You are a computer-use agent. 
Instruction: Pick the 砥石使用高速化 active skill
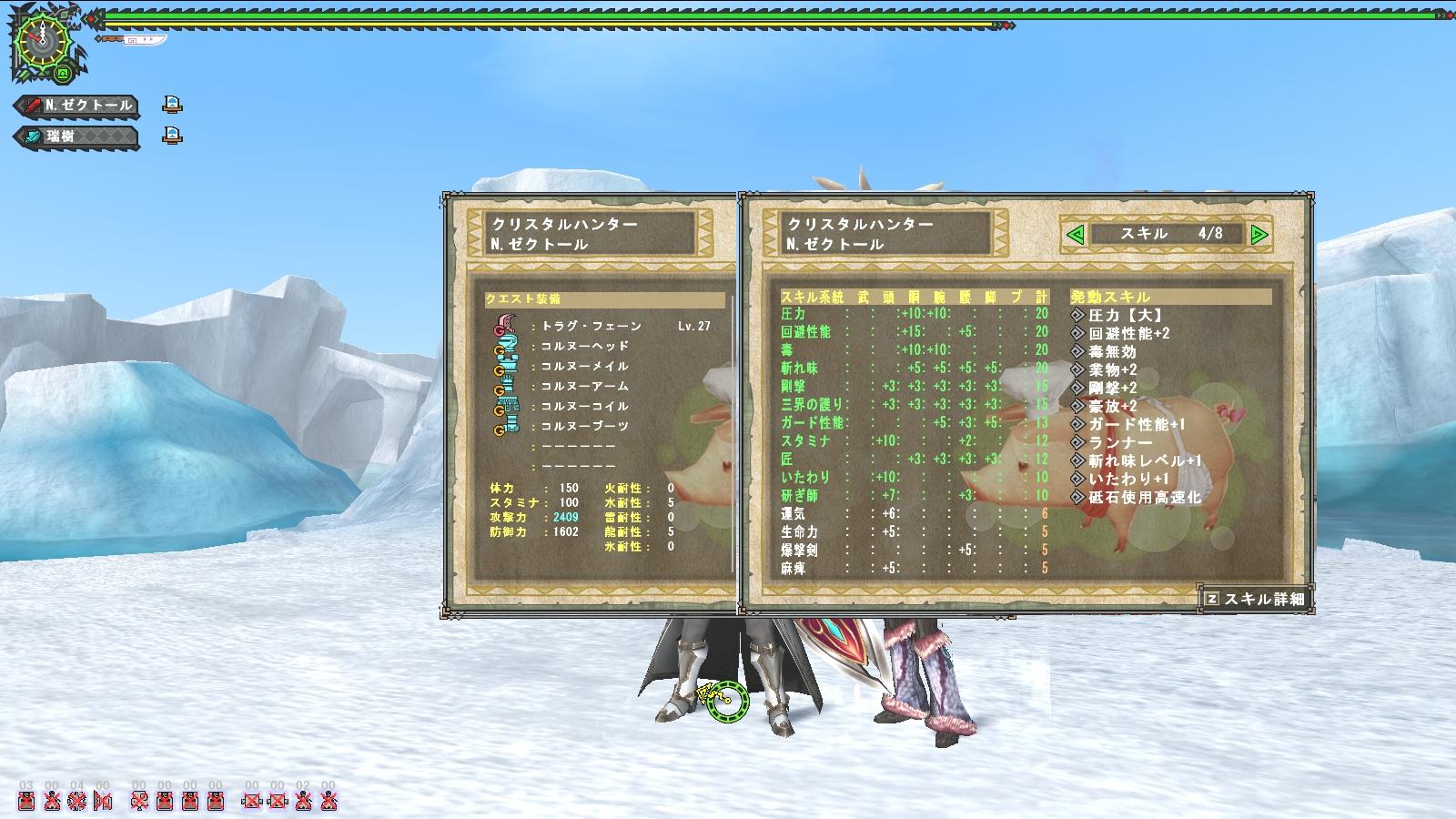pos(1145,498)
